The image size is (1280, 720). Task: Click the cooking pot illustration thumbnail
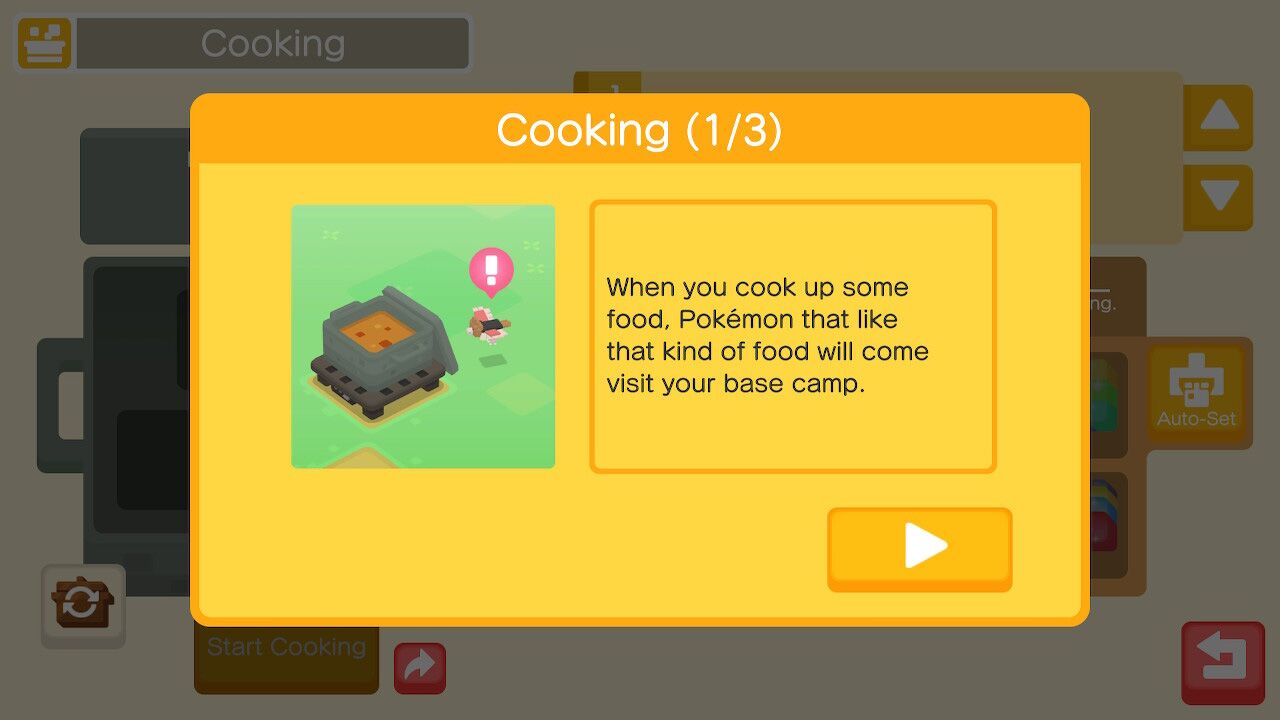422,335
